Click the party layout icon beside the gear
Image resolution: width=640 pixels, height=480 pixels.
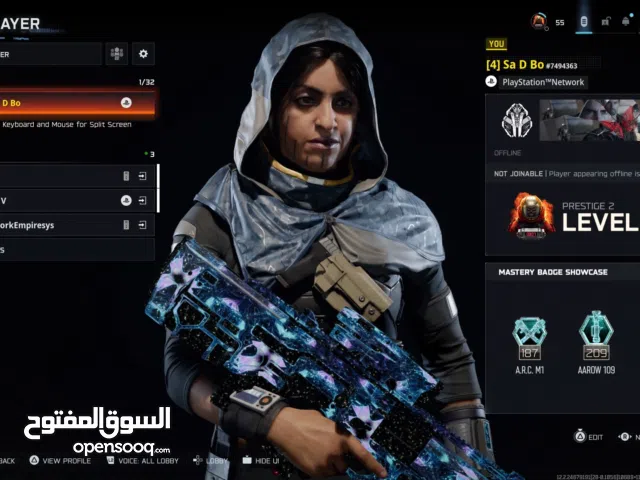[x=117, y=54]
